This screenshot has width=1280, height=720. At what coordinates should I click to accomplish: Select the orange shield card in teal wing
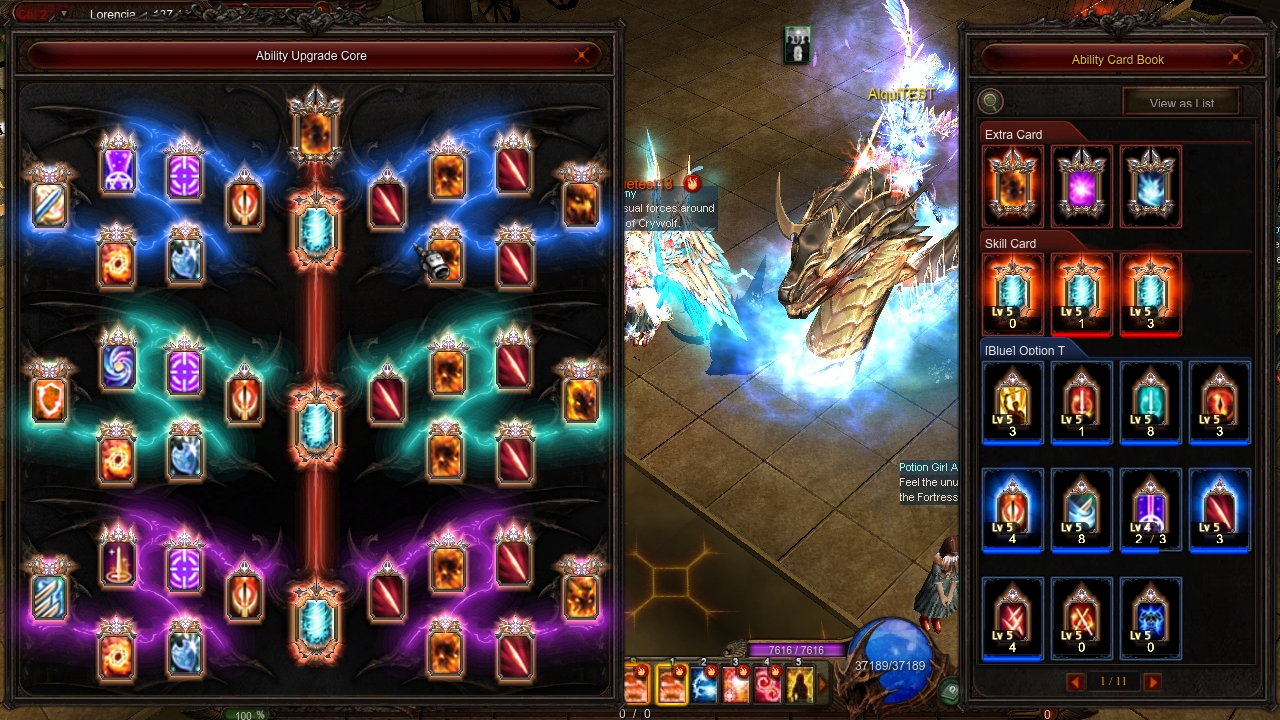49,399
